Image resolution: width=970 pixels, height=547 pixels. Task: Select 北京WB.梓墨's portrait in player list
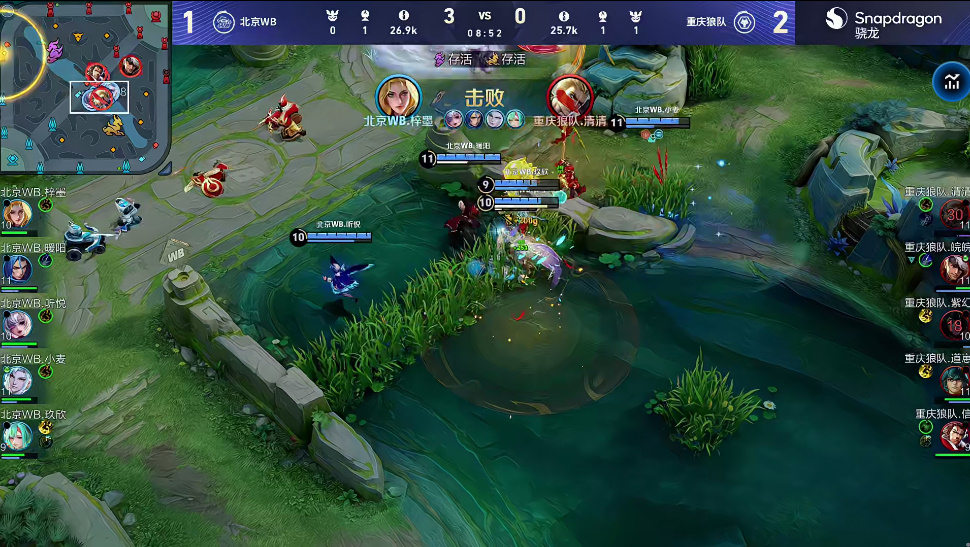17,213
